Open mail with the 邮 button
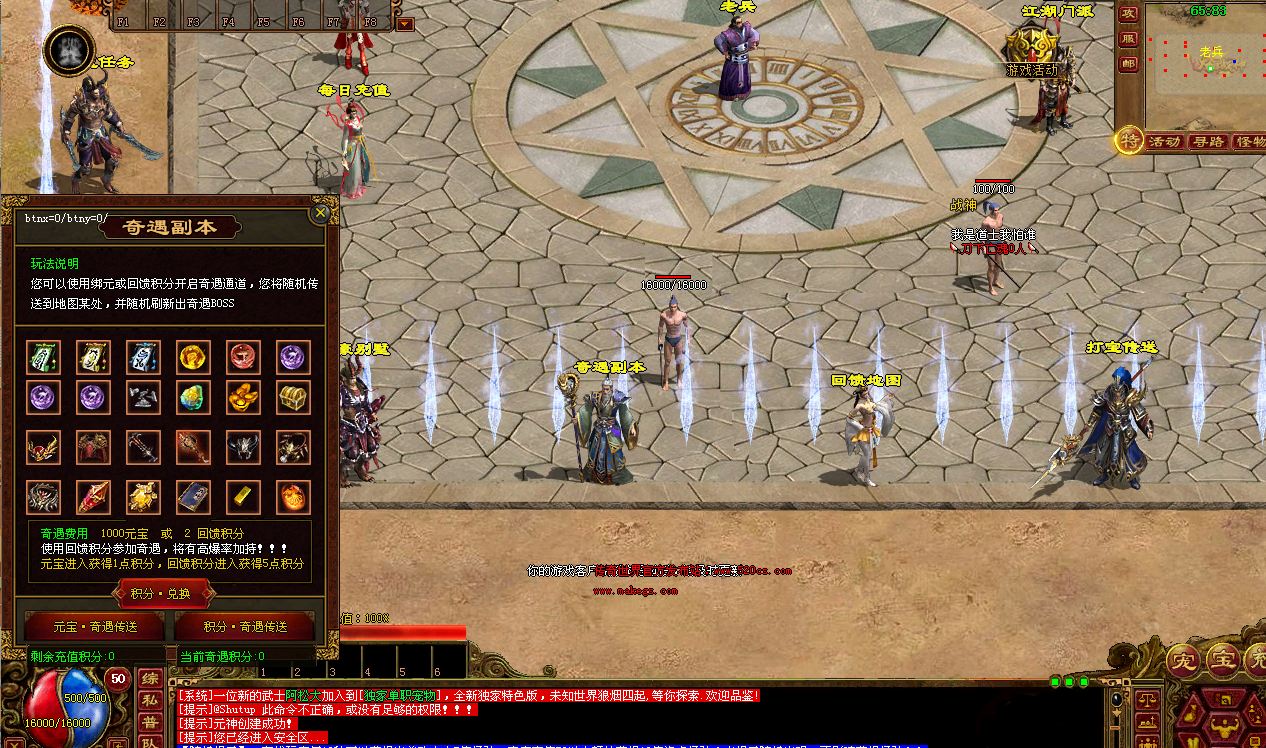The width and height of the screenshot is (1266, 748). tap(1129, 64)
